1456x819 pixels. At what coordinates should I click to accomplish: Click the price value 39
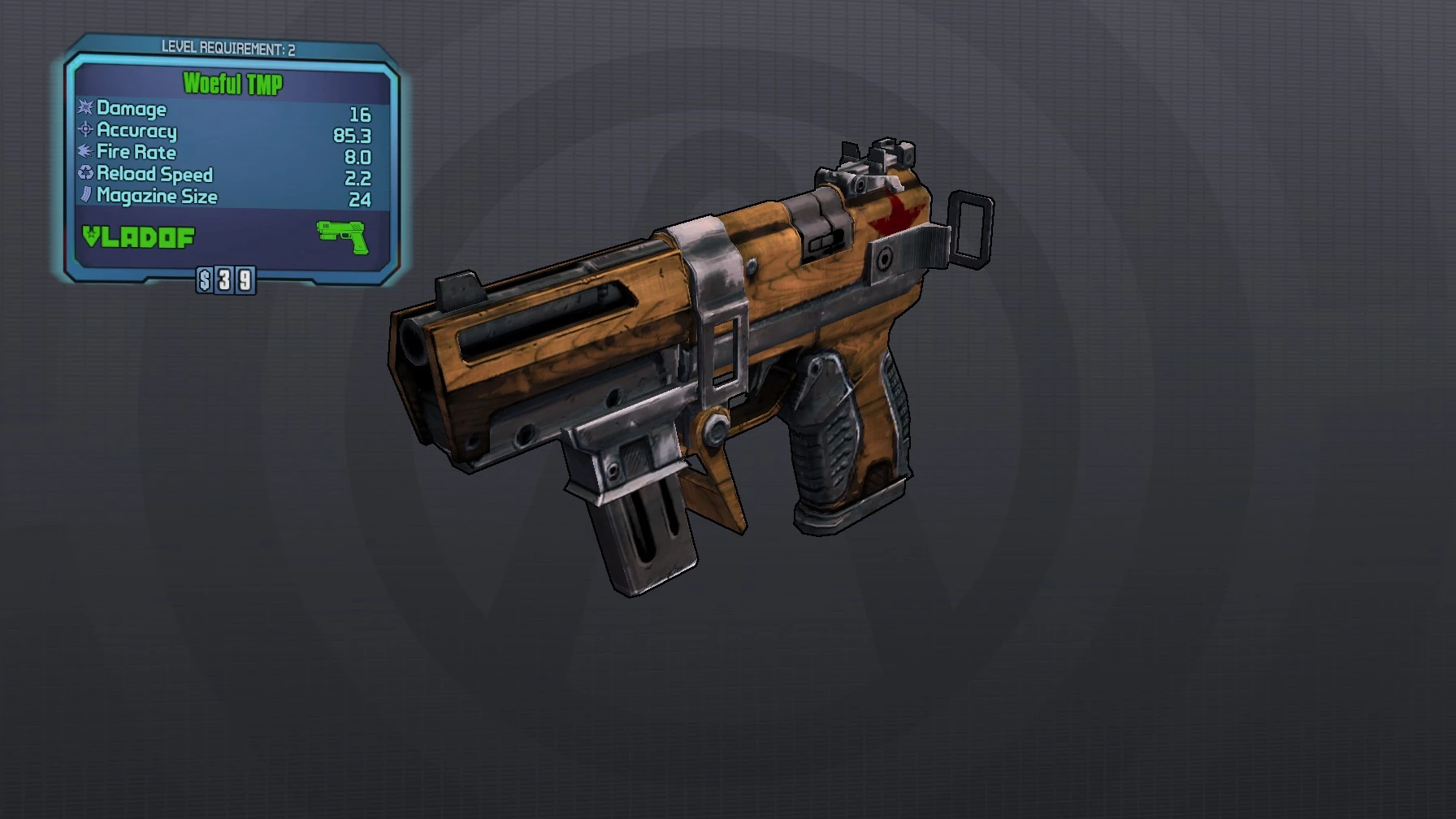pyautogui.click(x=233, y=282)
